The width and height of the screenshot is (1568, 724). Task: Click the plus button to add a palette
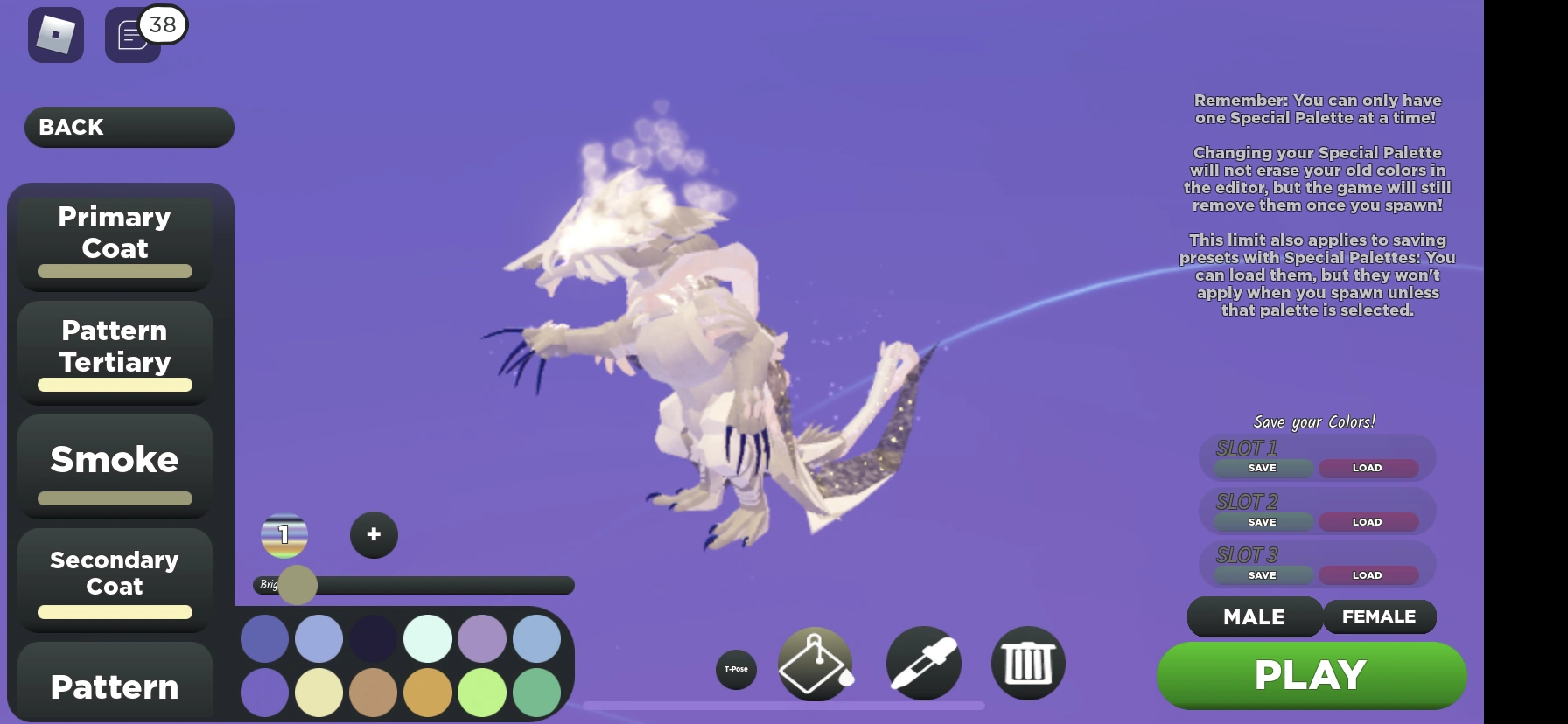[x=374, y=534]
